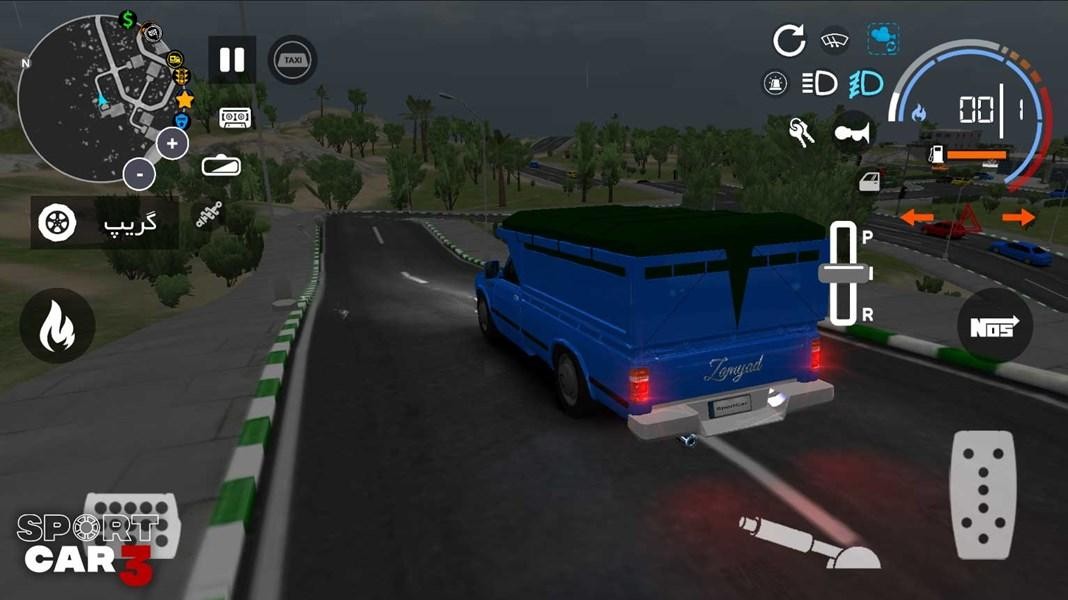
Task: Turn on the right turn signal arrow
Action: [1018, 217]
